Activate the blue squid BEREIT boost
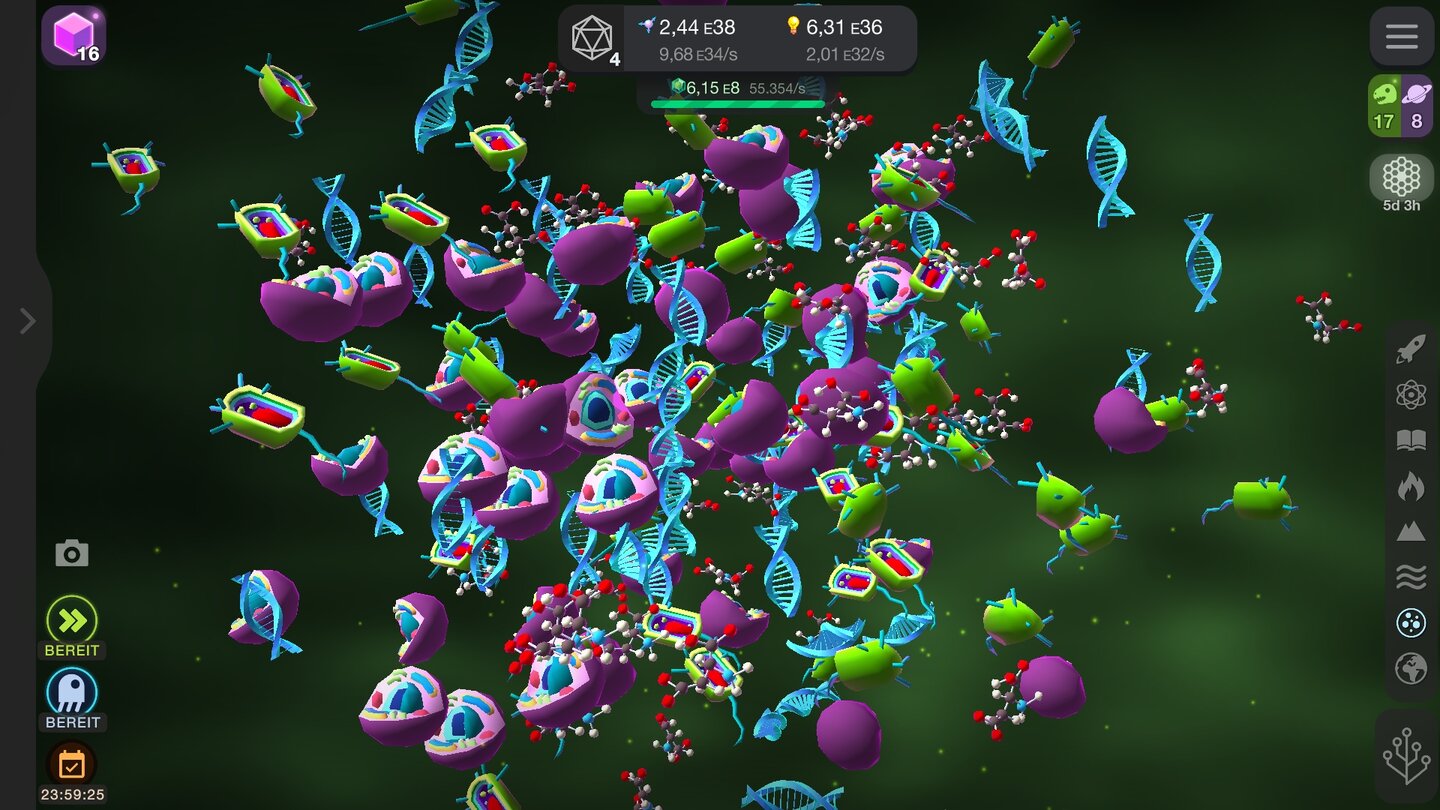This screenshot has width=1440, height=810. tap(71, 690)
